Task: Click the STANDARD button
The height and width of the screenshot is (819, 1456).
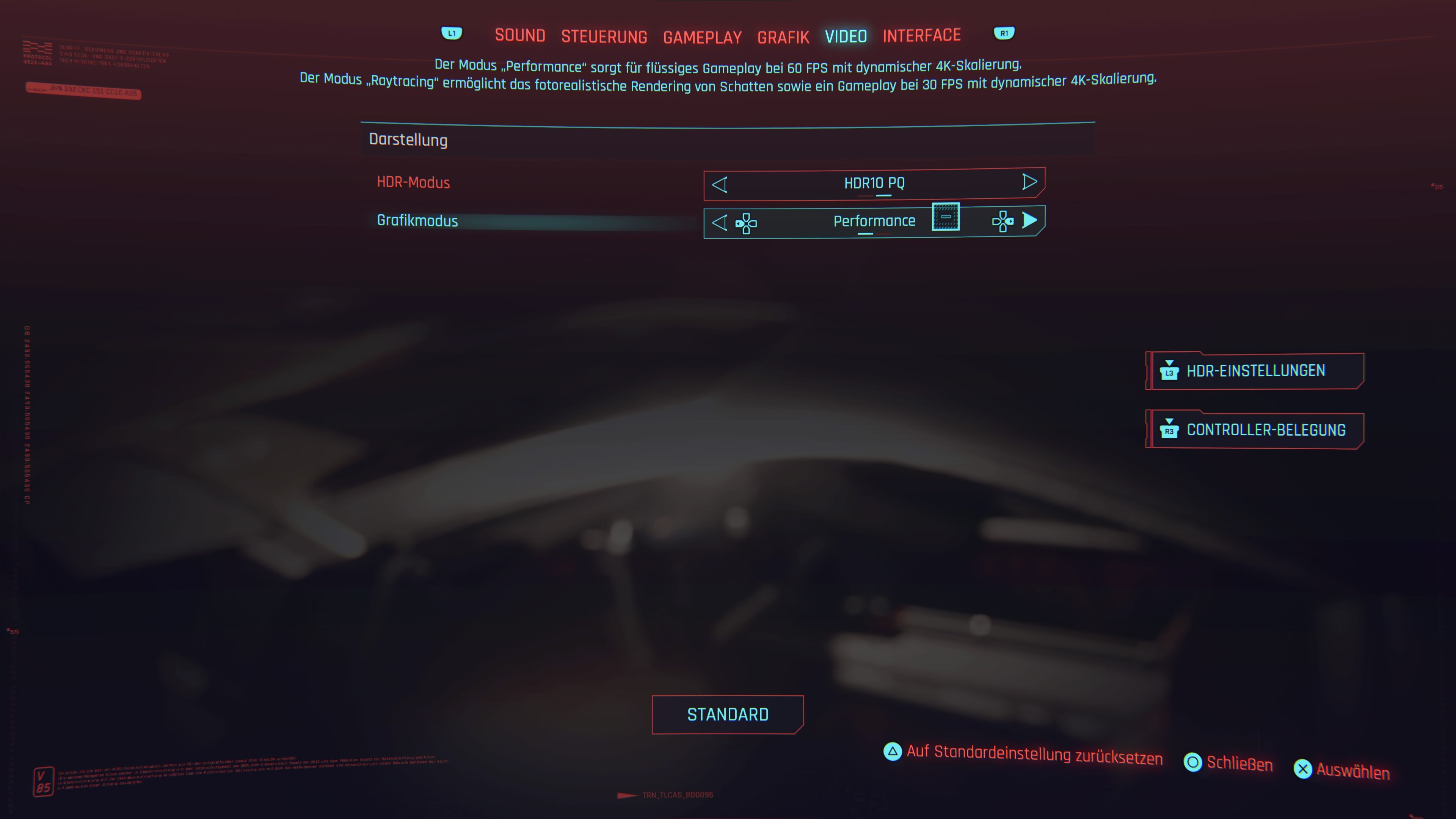Action: (x=728, y=714)
